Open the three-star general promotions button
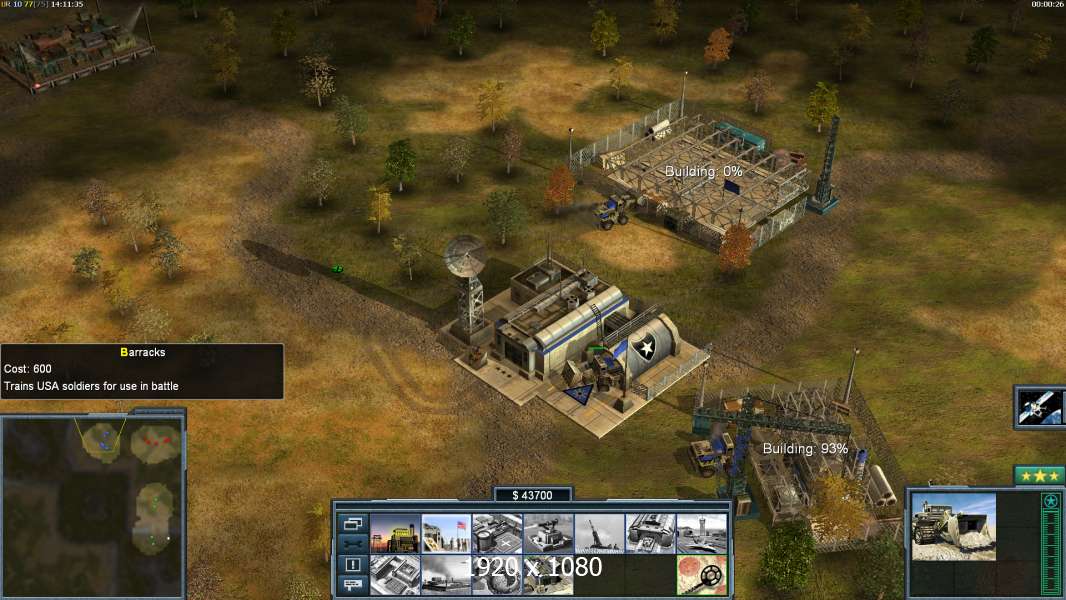This screenshot has width=1066, height=600. tap(1039, 475)
